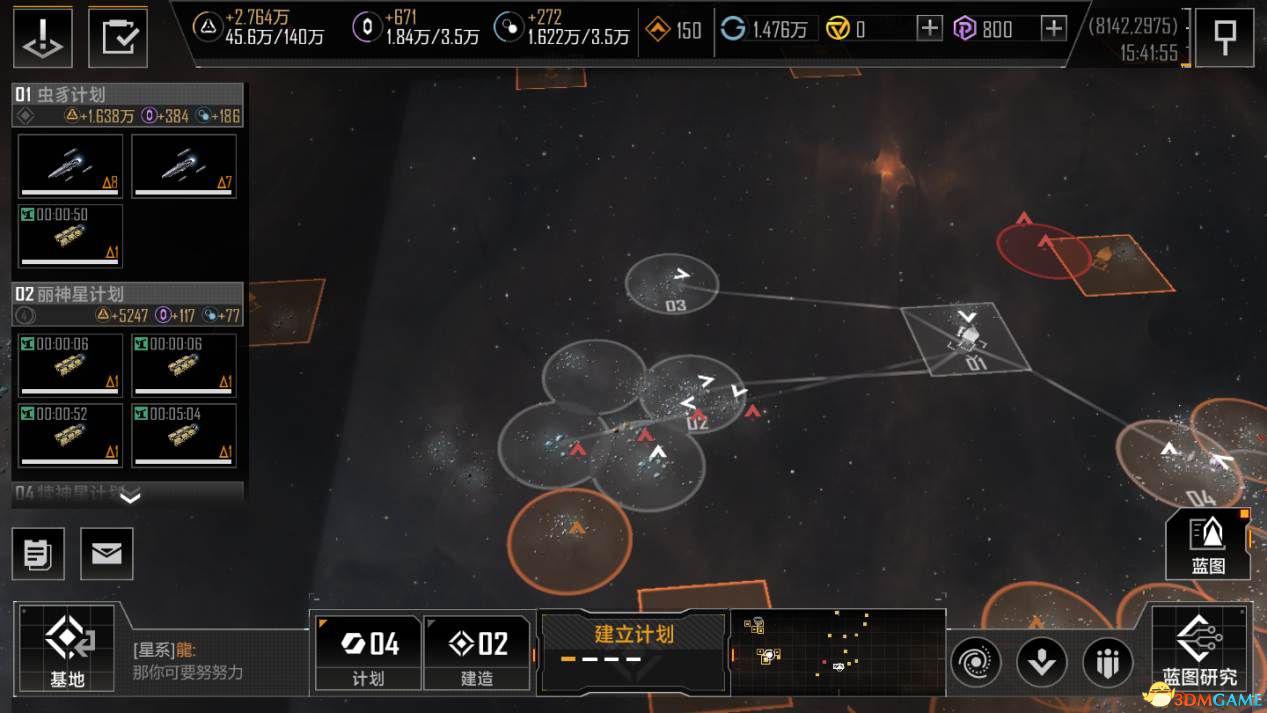
Task: Expand the plan list with down arrow
Action: [x=130, y=495]
